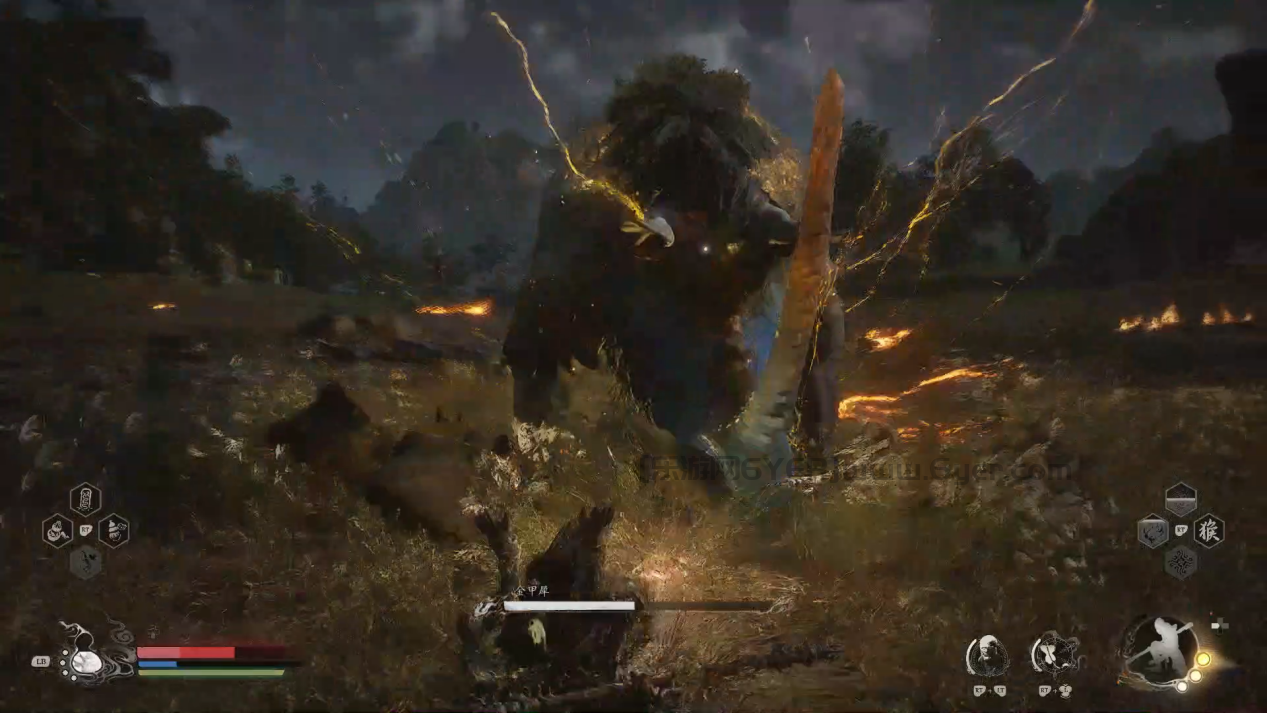Select the half-filled top hexagon above 猴
This screenshot has width=1267, height=713.
coord(1181,499)
